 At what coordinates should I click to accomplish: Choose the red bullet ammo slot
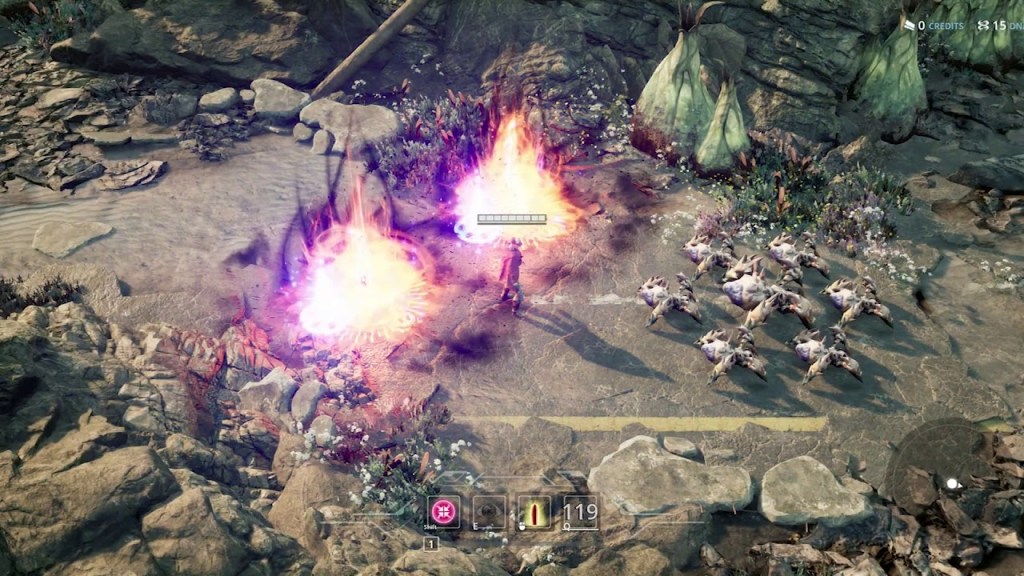(534, 512)
